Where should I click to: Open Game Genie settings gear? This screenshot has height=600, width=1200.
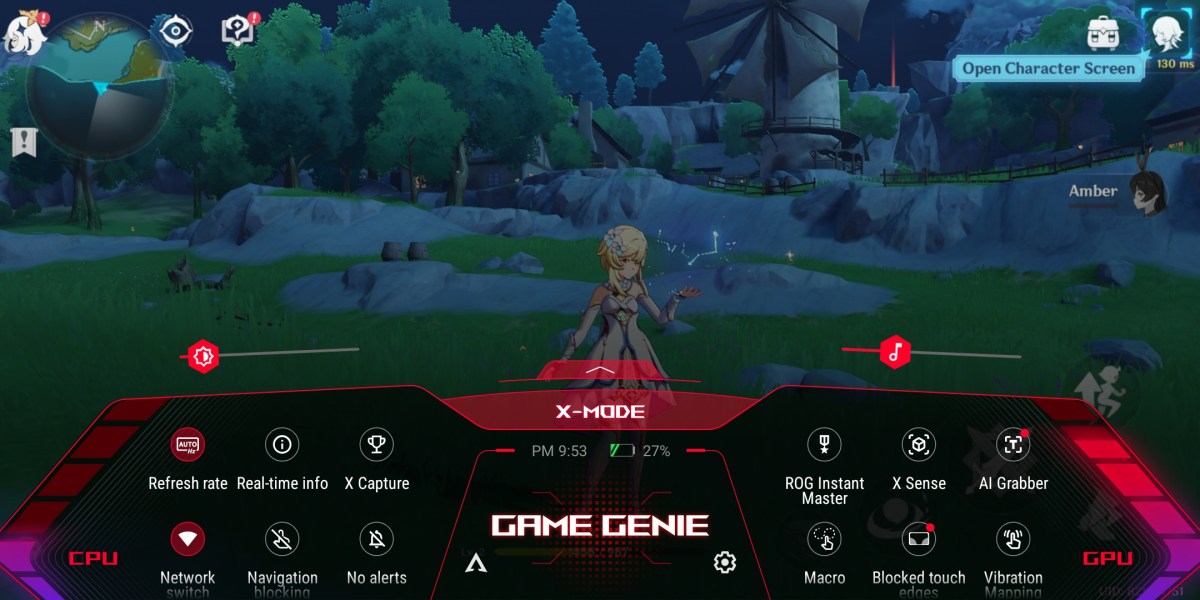pyautogui.click(x=725, y=562)
